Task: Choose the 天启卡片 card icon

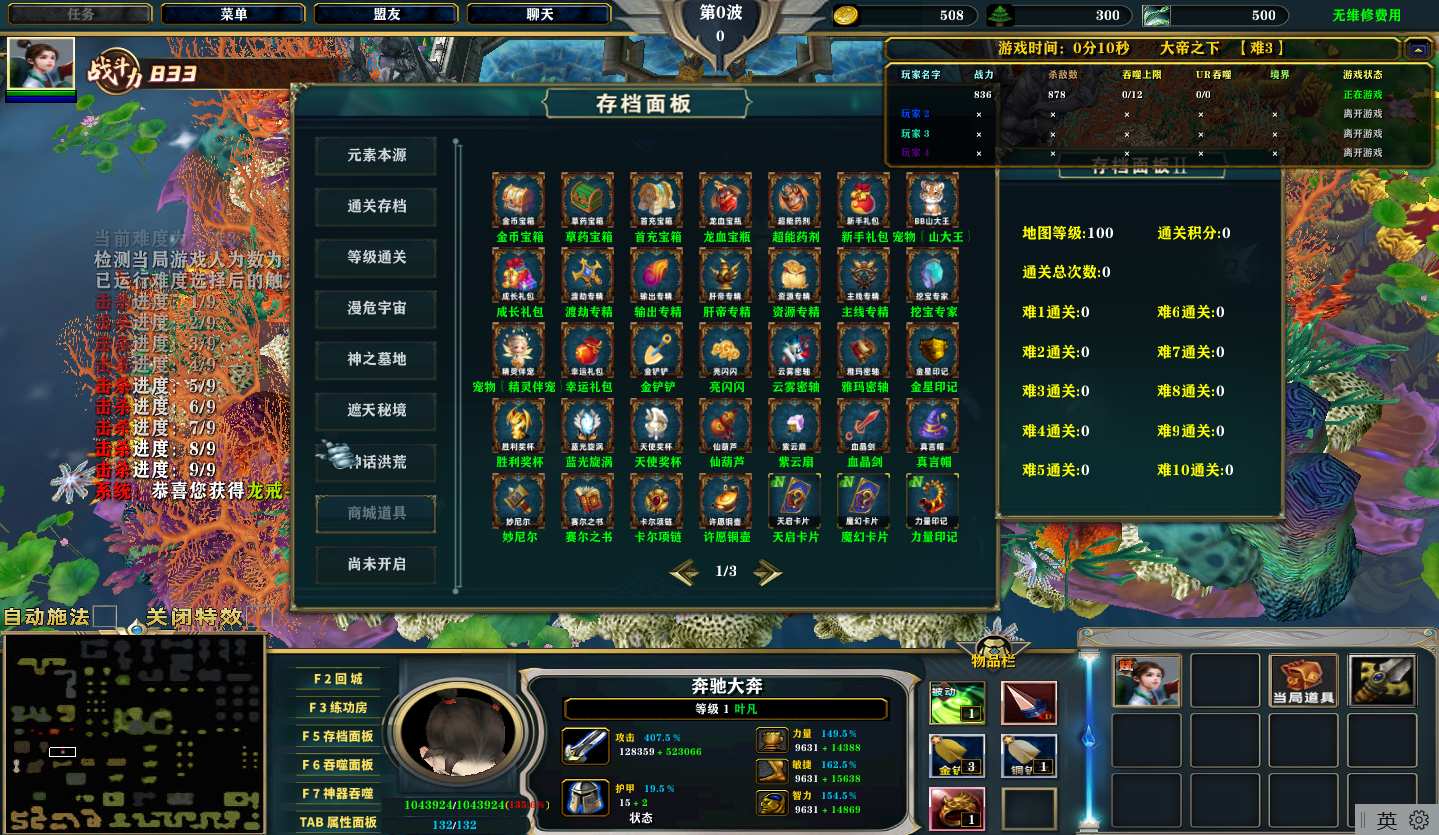Action: click(x=794, y=499)
